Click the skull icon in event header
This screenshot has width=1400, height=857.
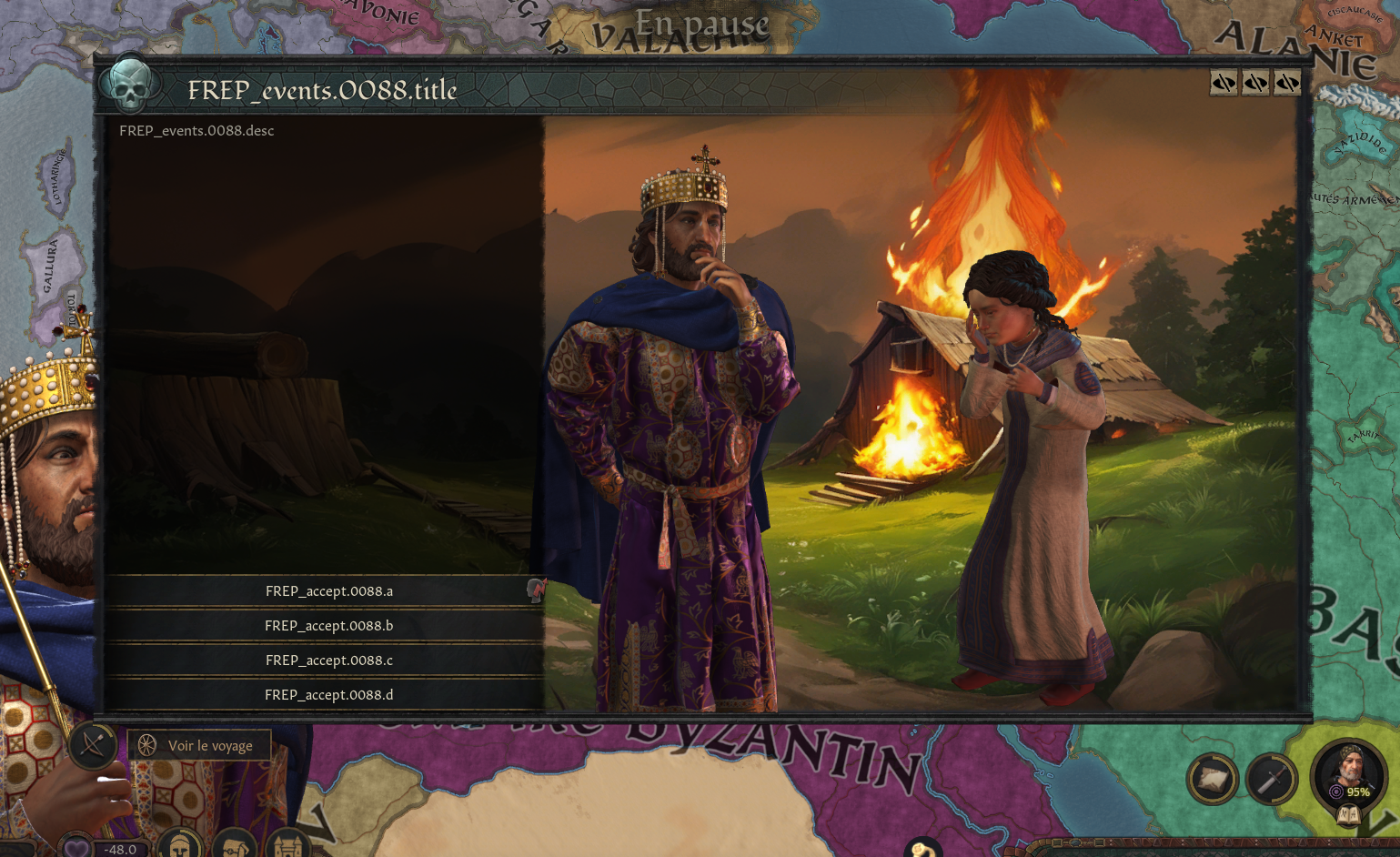[x=130, y=86]
